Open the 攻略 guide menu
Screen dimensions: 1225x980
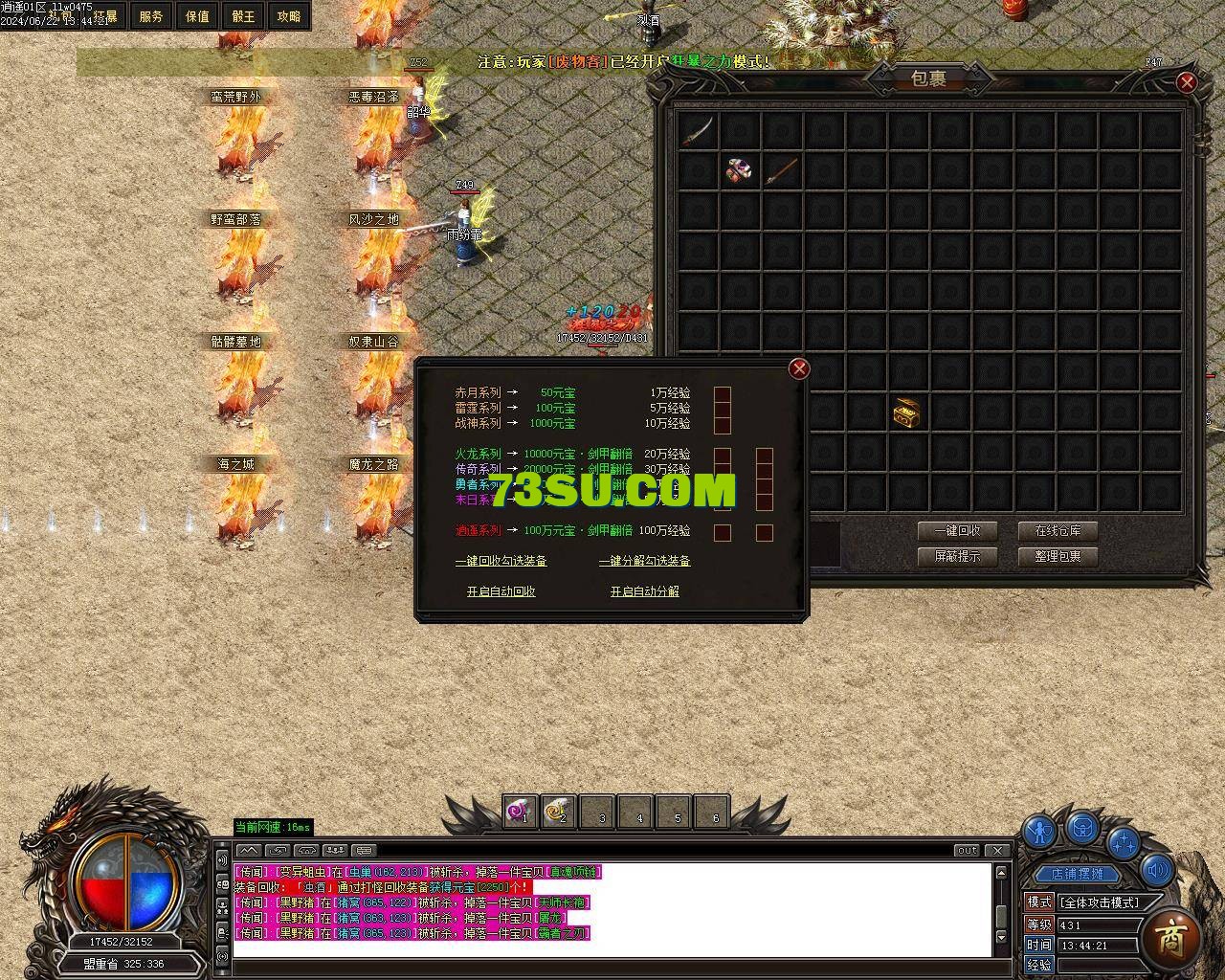289,16
